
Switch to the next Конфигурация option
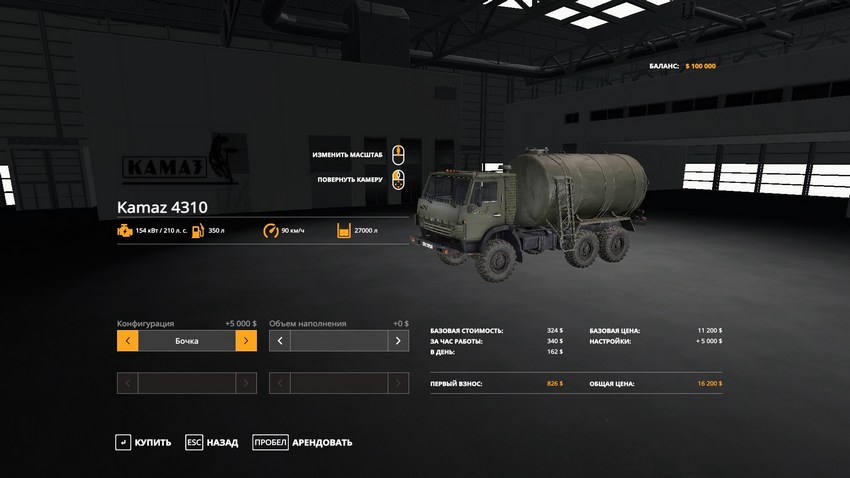246,341
